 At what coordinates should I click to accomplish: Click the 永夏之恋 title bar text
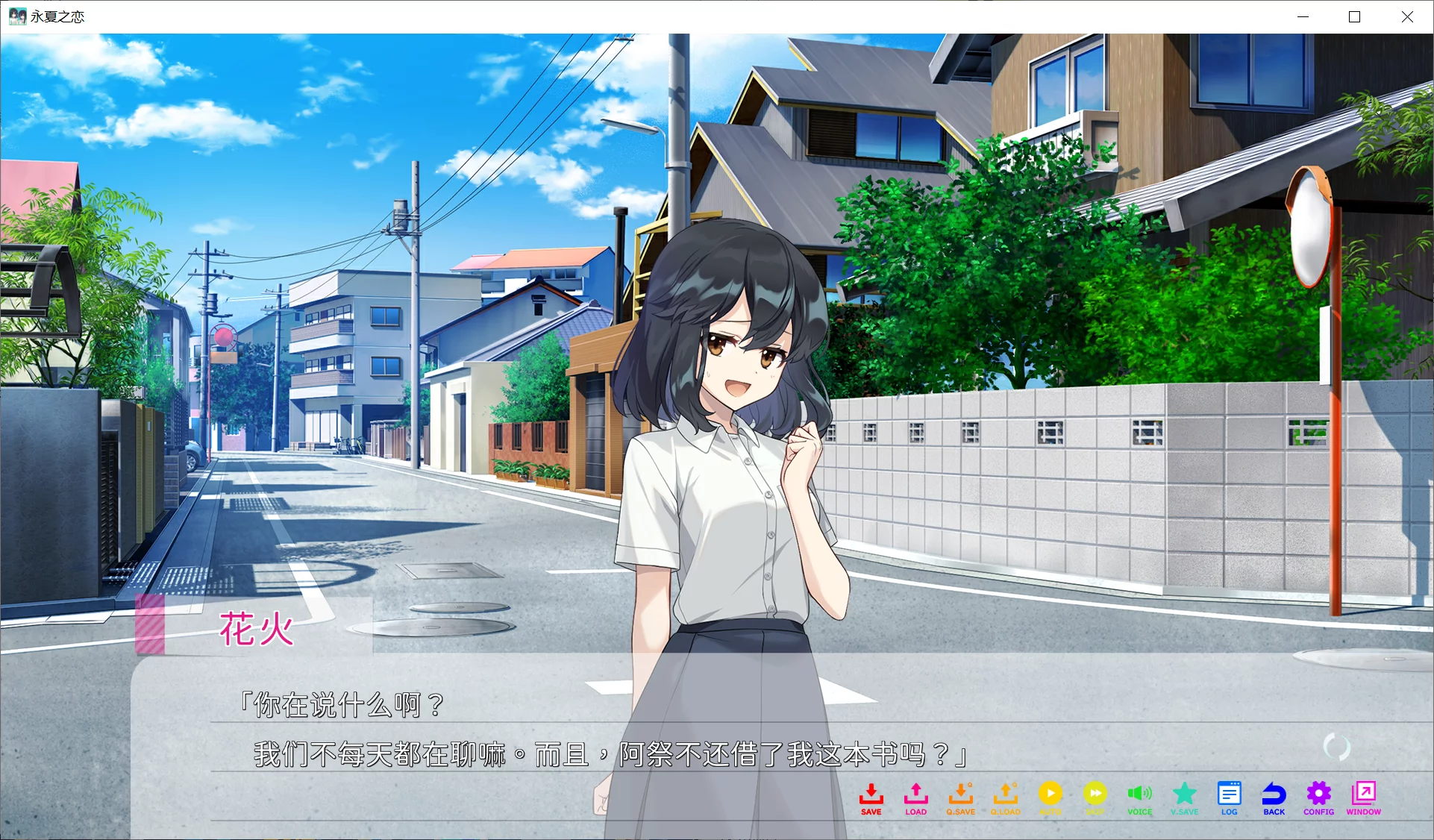click(x=56, y=16)
